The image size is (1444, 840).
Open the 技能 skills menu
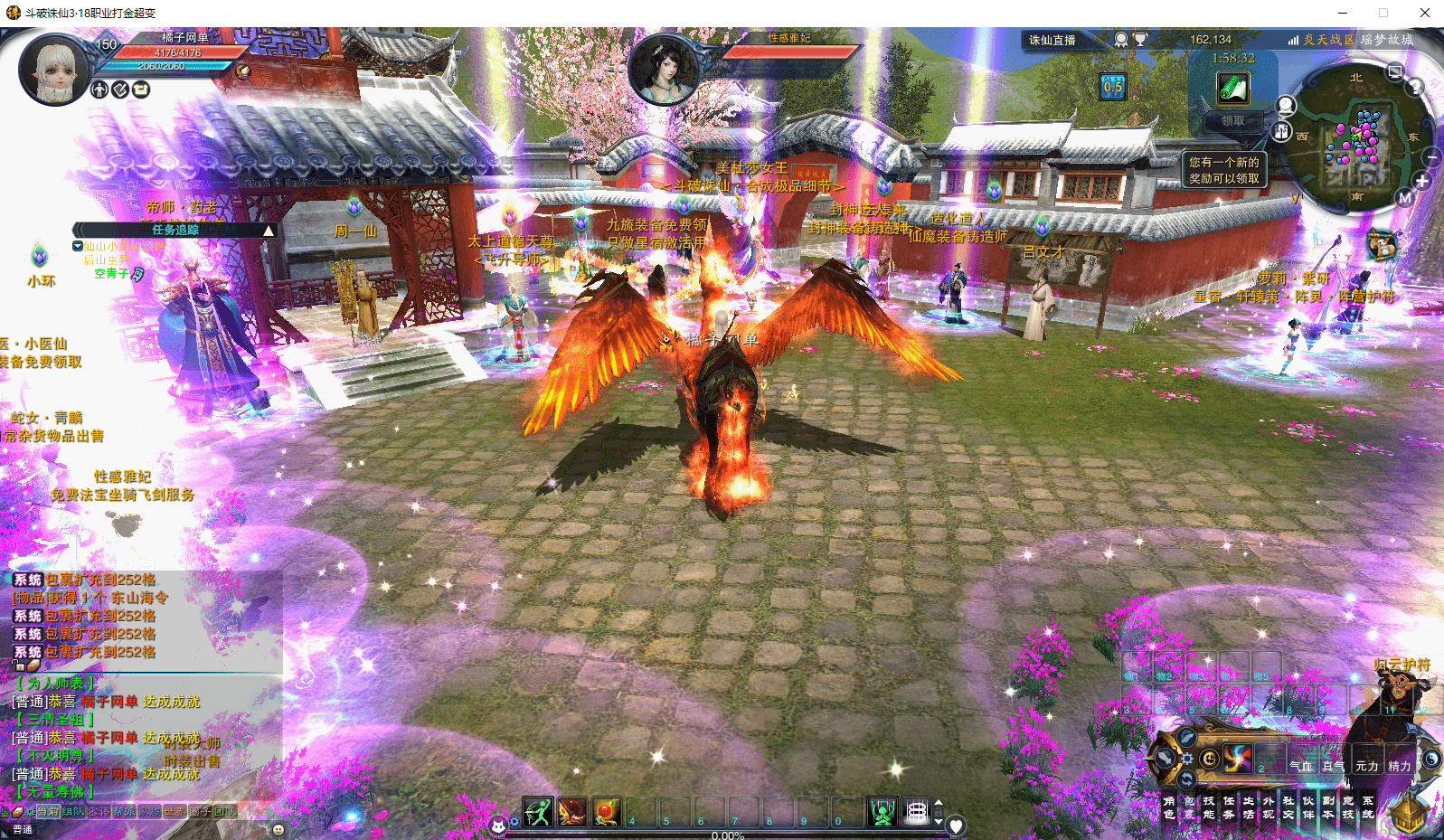[1208, 807]
